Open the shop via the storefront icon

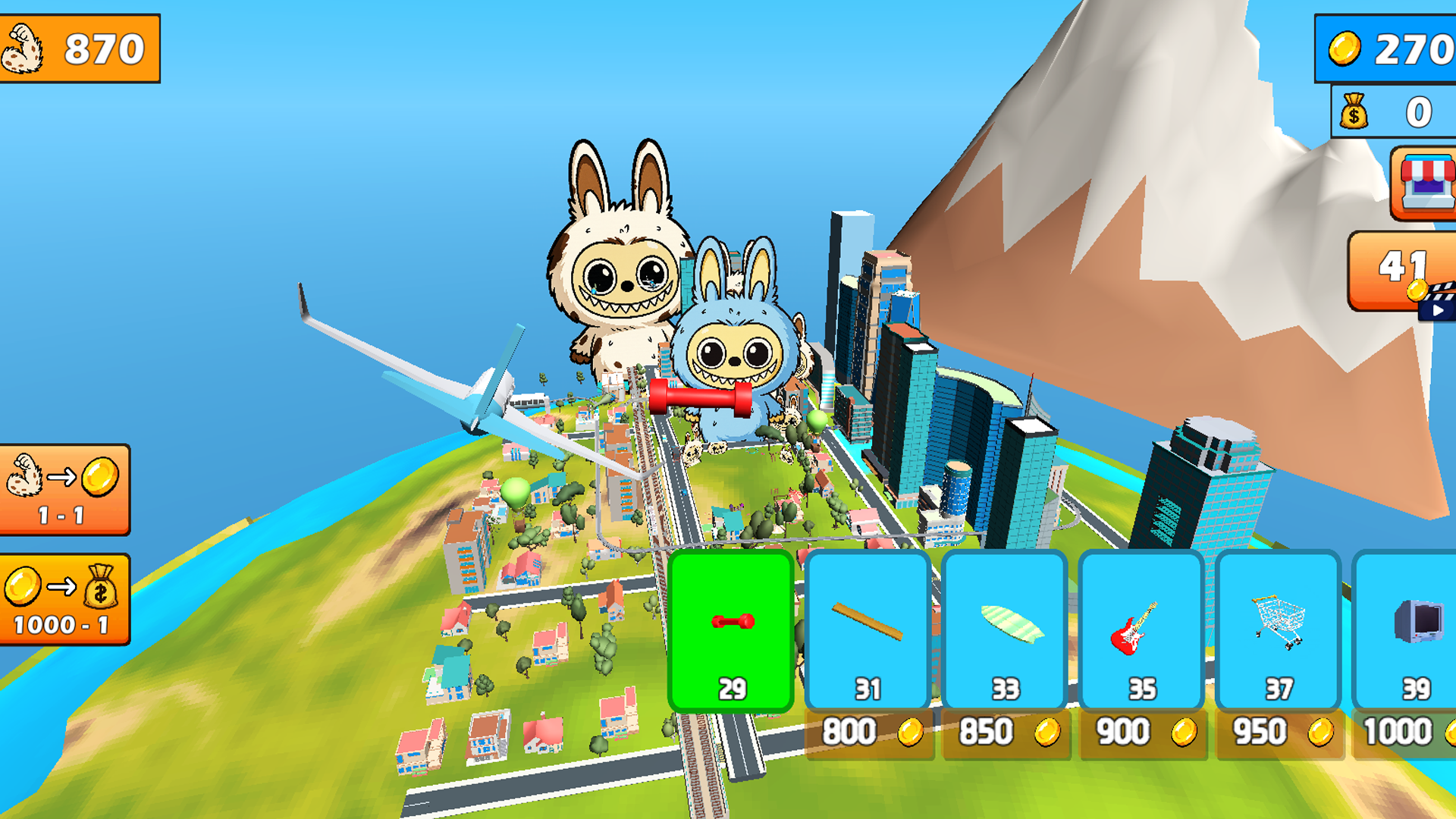1424,184
